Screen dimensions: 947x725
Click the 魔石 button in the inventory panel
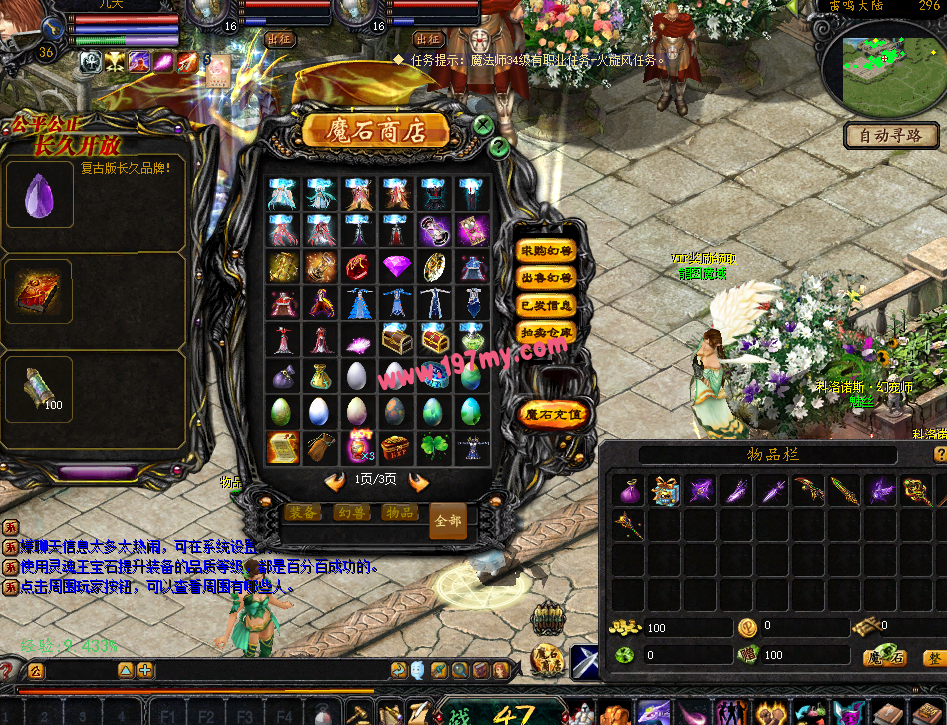pos(886,657)
